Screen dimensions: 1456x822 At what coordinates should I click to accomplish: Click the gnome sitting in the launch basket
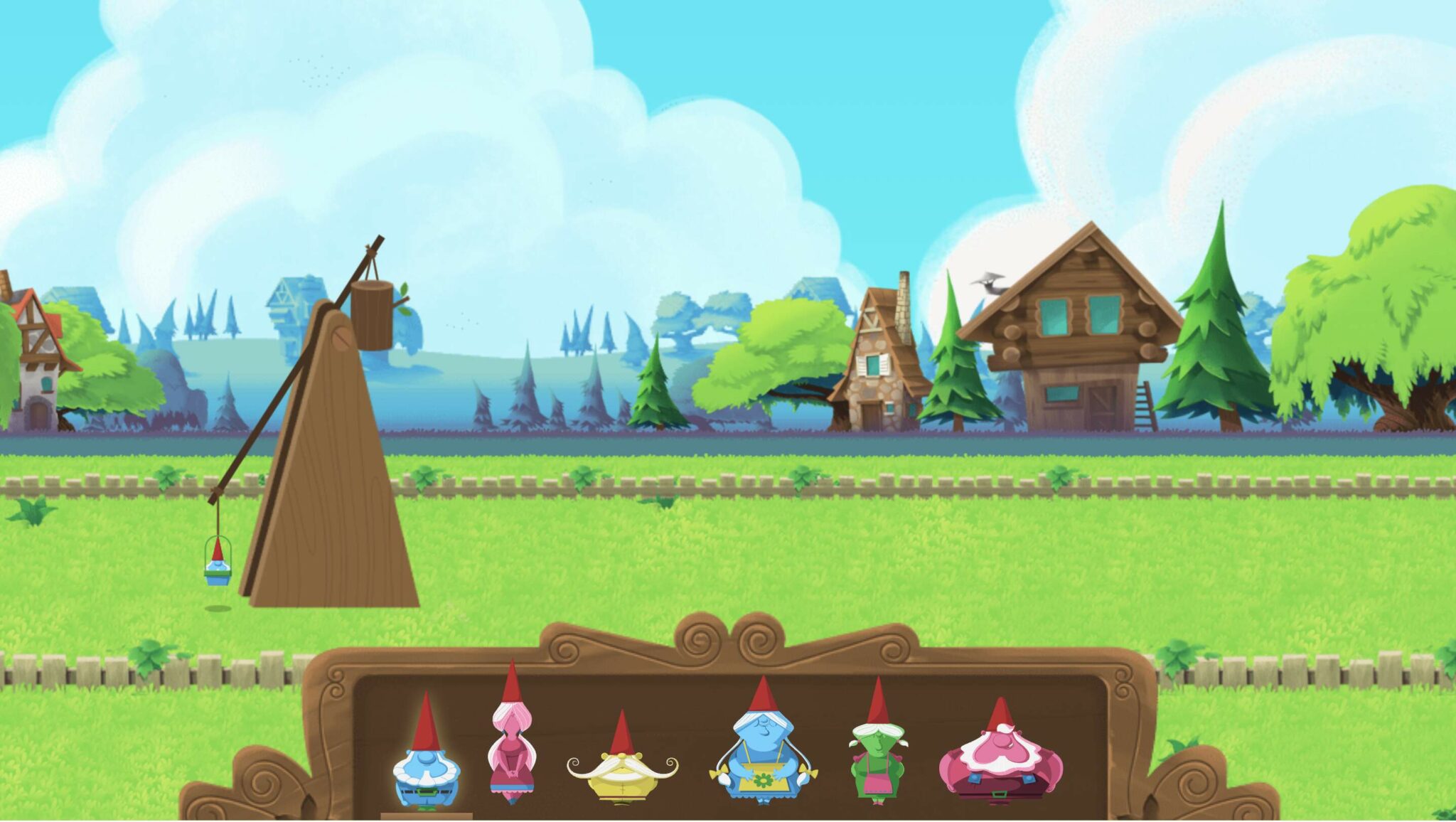(x=218, y=565)
